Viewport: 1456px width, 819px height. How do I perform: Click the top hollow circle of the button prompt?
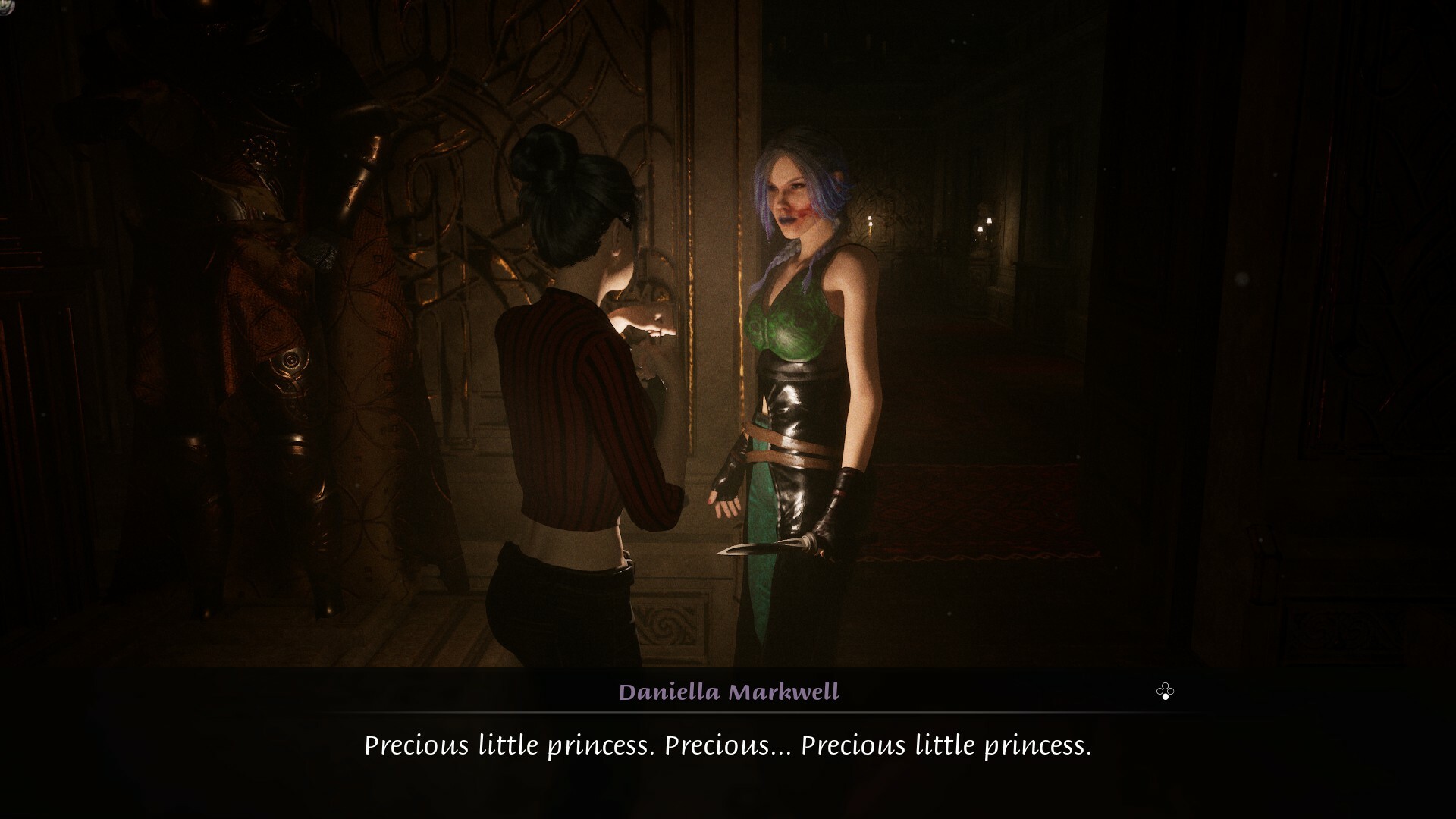(x=1166, y=686)
